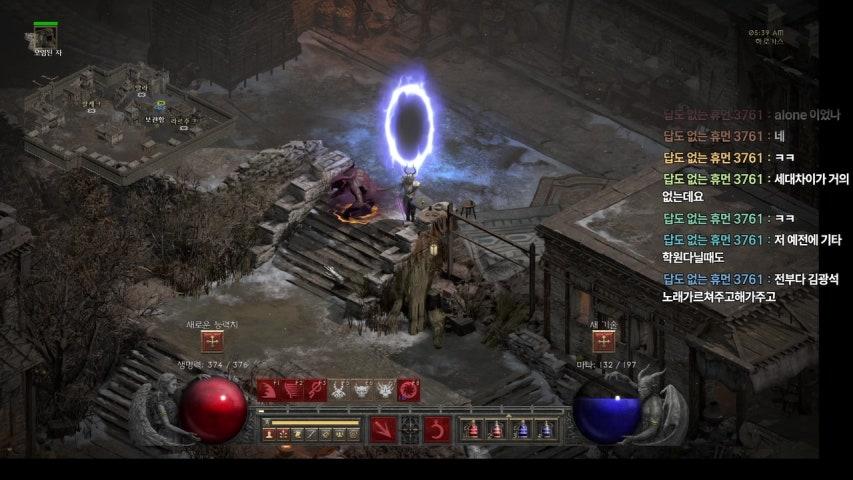The height and width of the screenshot is (480, 853).
Task: Use the blue mana potion in belt slot 4
Action: point(545,429)
